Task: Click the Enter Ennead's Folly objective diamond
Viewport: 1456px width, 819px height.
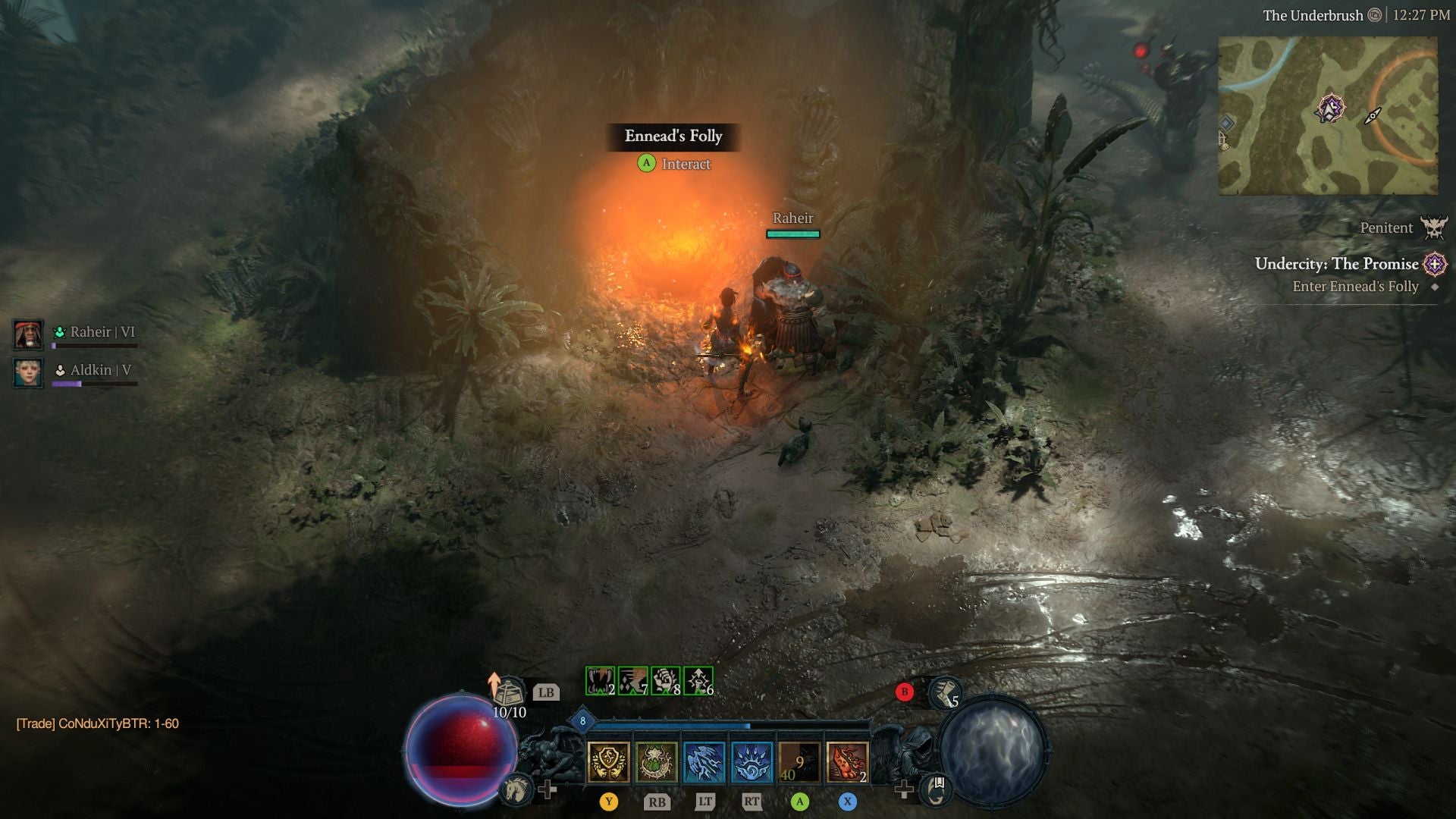Action: tap(1435, 288)
